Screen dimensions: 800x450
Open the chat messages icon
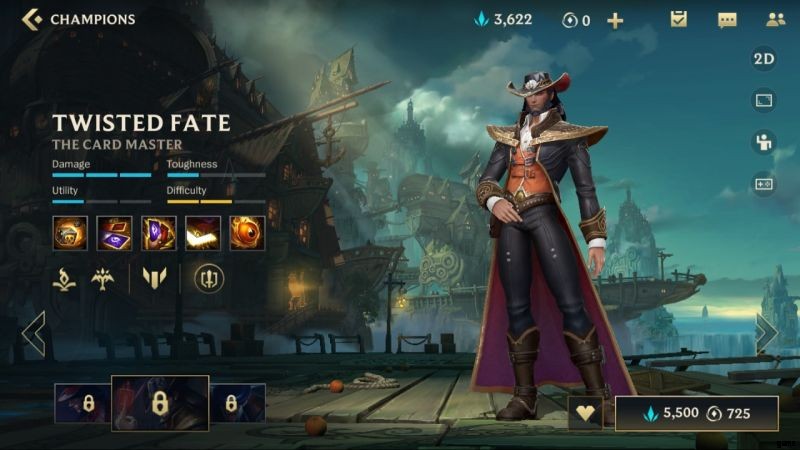click(727, 20)
